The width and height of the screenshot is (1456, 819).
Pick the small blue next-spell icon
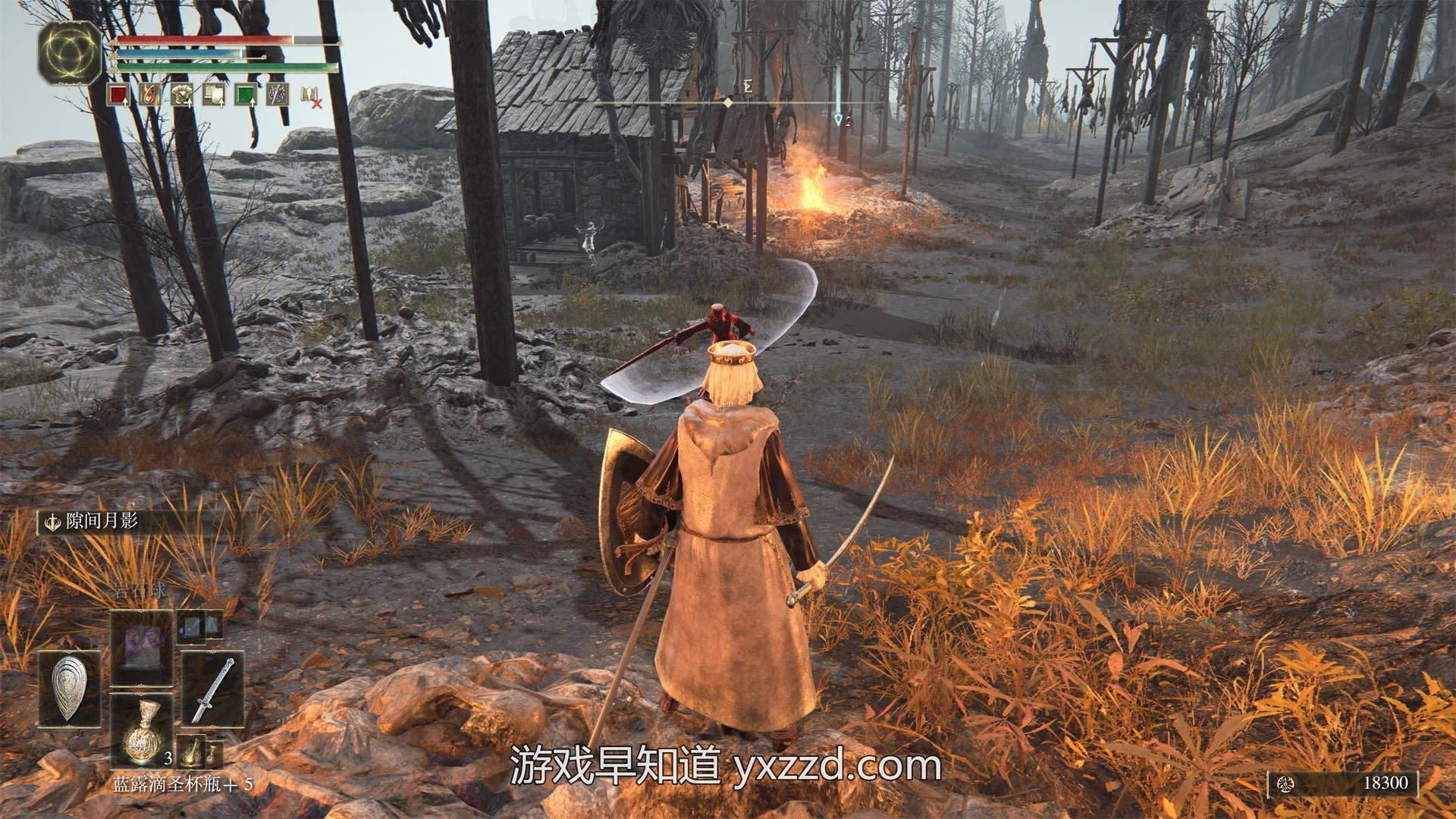tap(200, 626)
